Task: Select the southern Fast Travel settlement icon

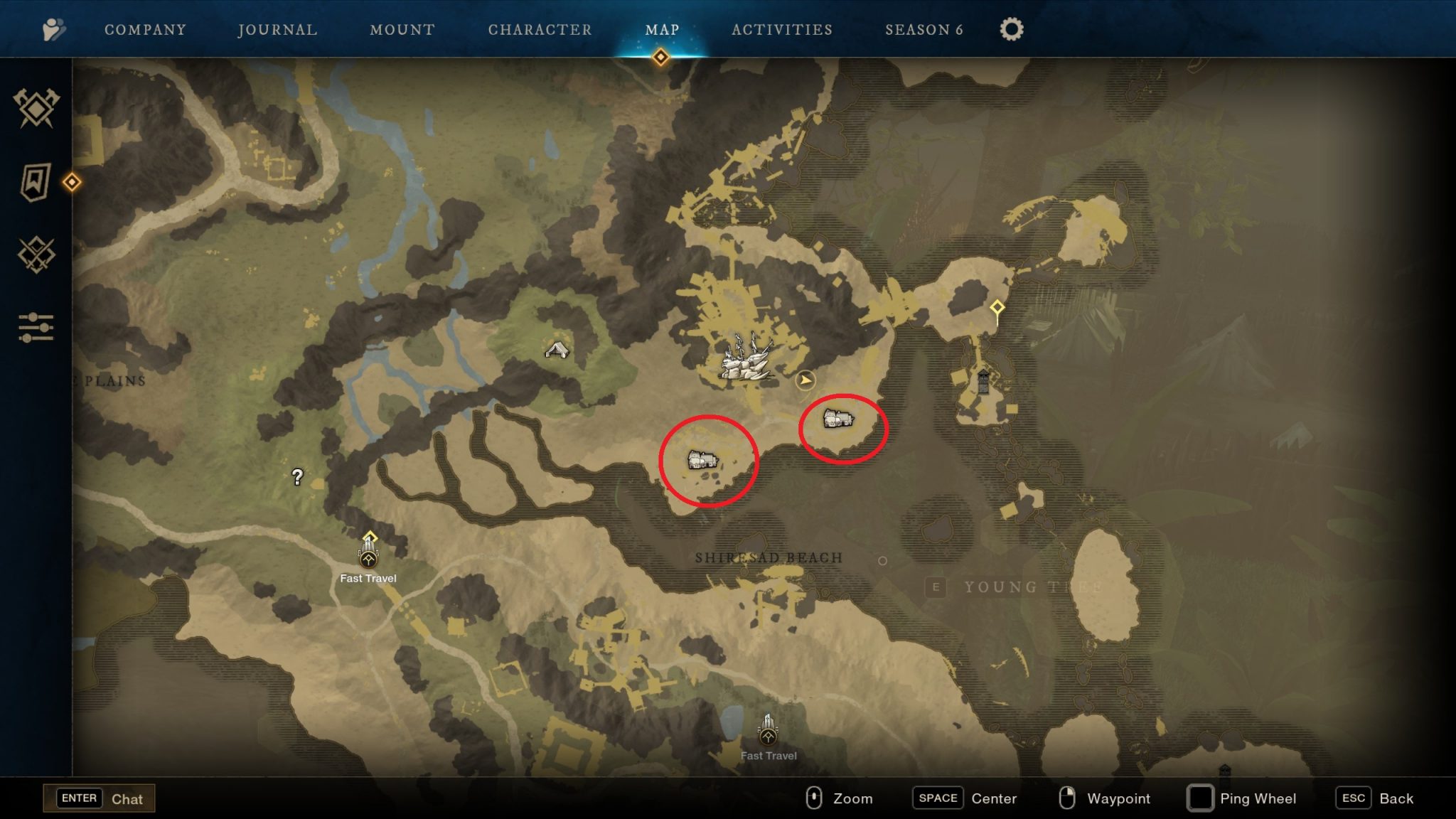Action: coord(768,738)
